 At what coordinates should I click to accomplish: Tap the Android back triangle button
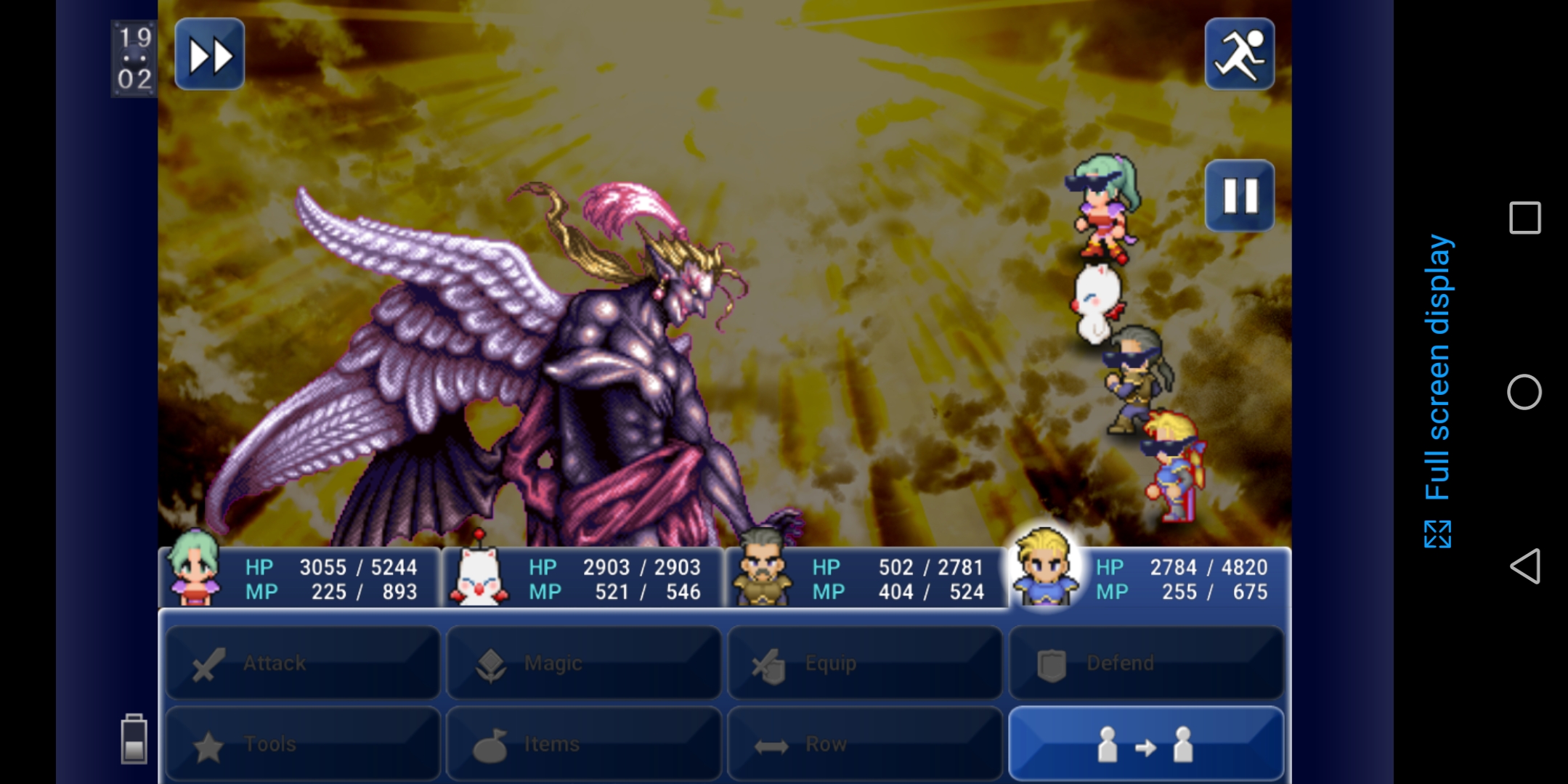tap(1524, 566)
